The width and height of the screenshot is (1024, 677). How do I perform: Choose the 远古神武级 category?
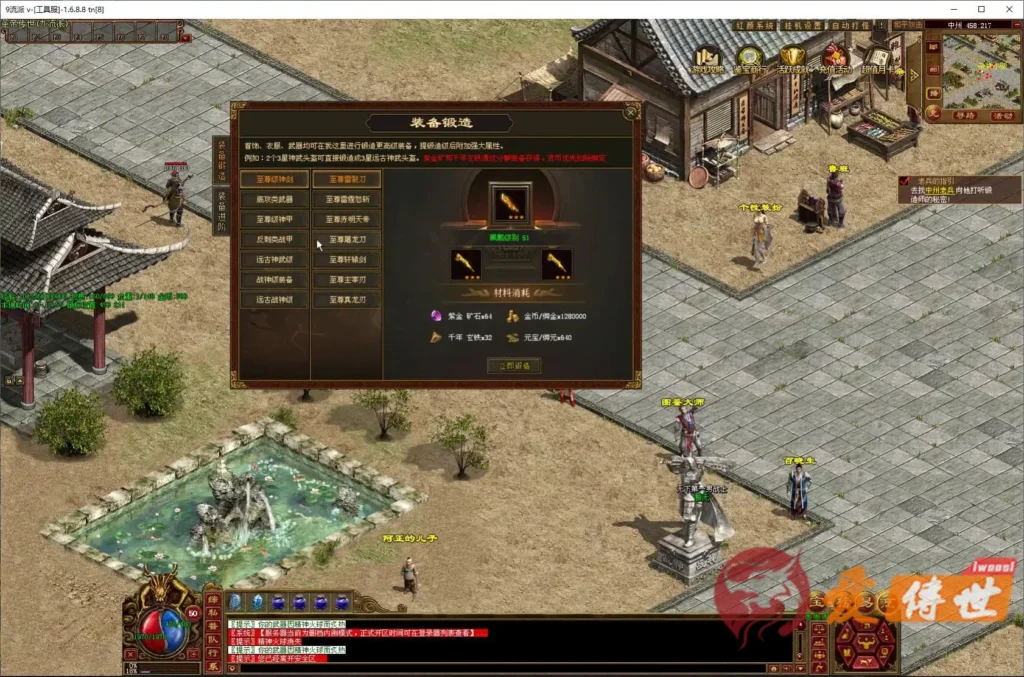[273, 260]
